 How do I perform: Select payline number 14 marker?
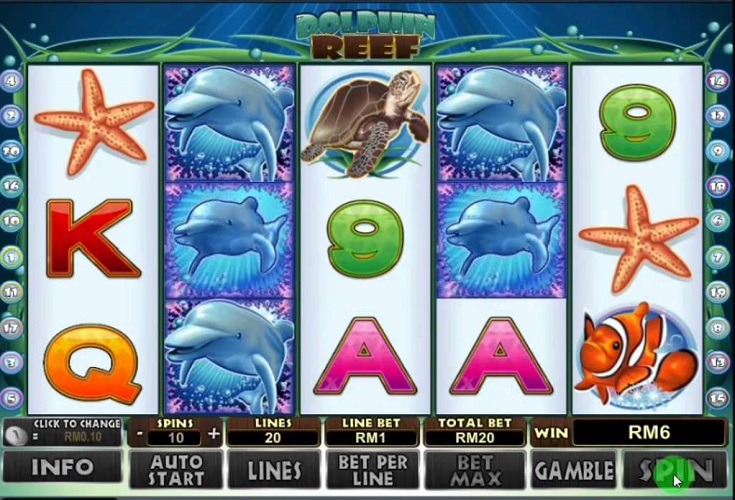(x=718, y=81)
